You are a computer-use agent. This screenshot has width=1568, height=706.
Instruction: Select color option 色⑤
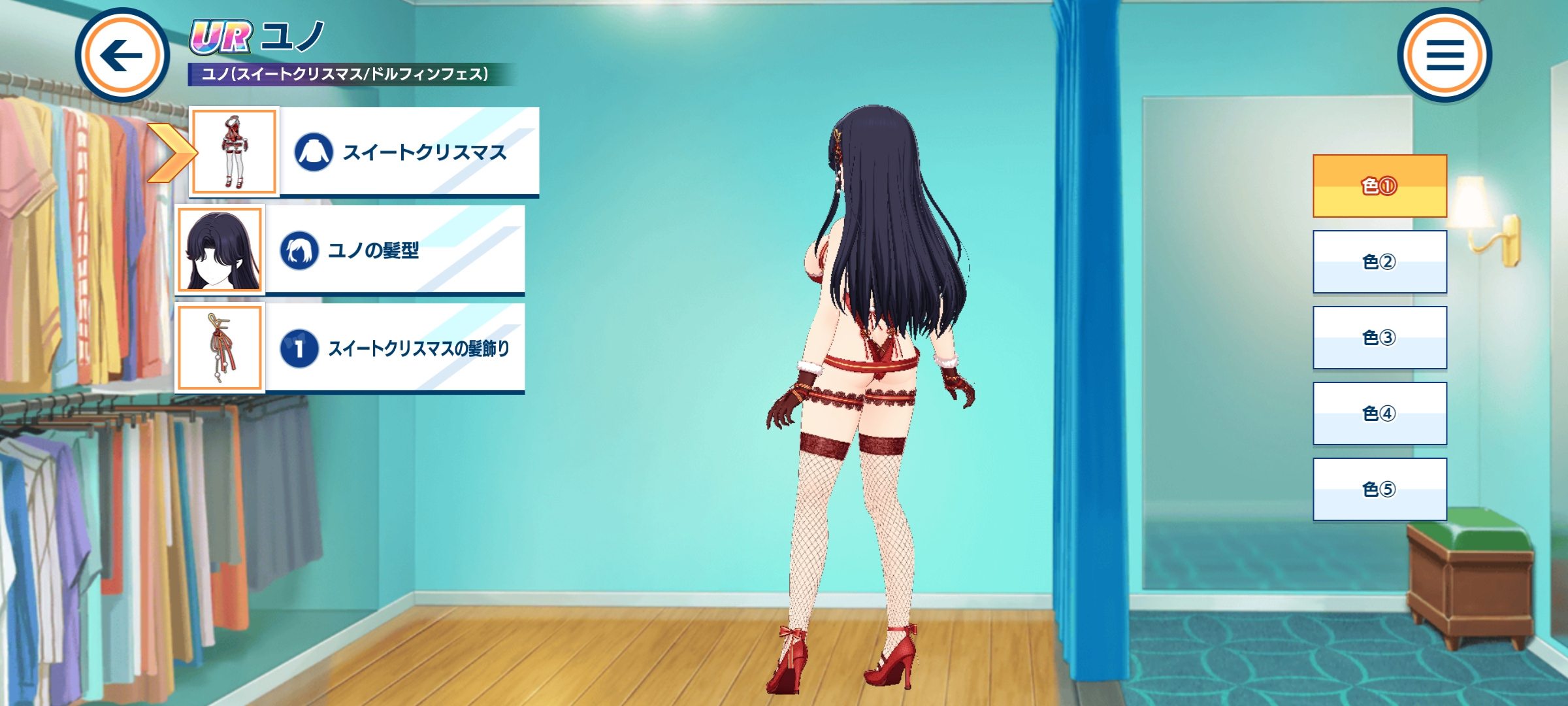click(x=1380, y=489)
